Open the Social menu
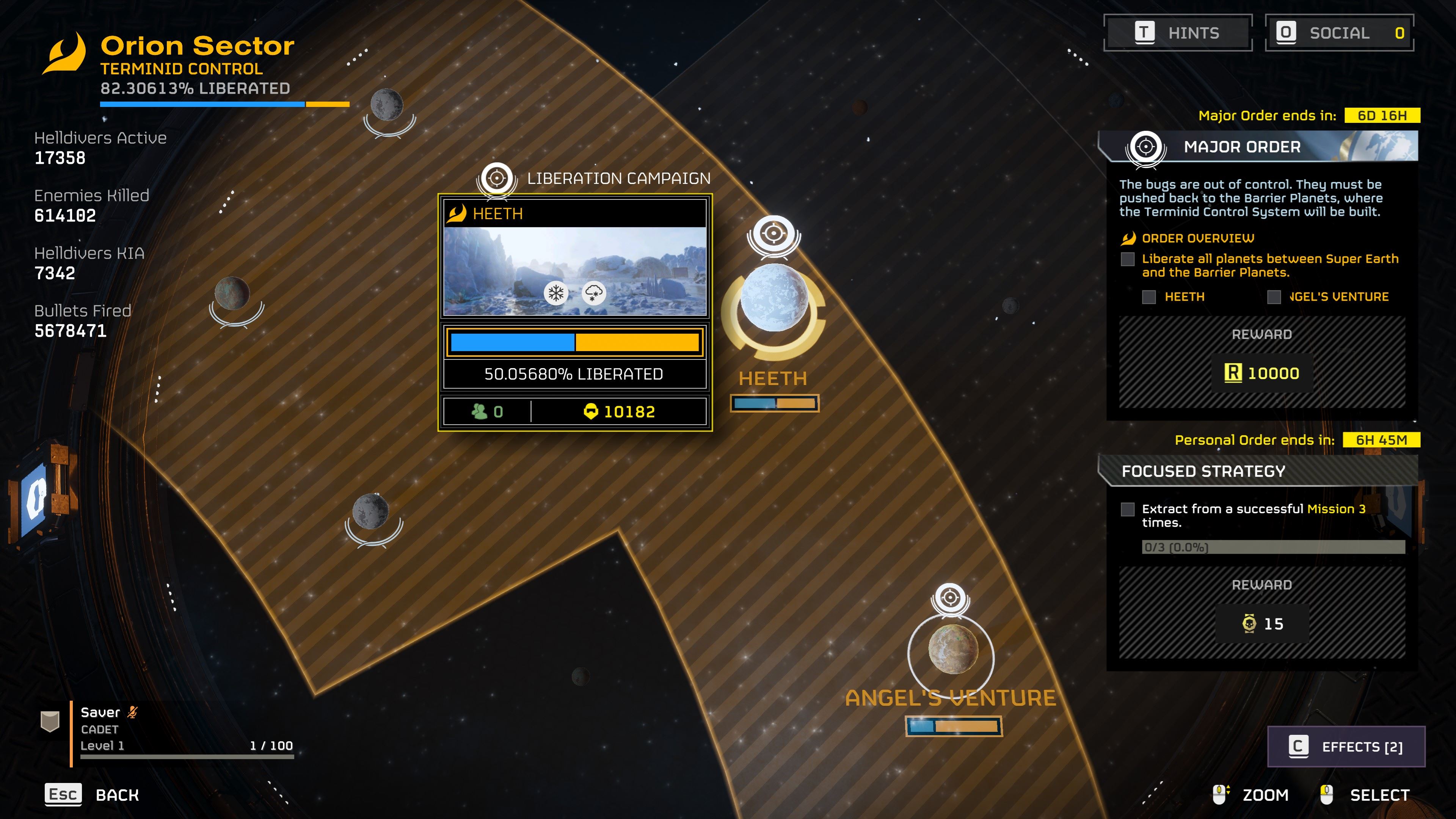The image size is (1456, 819). point(1339,33)
